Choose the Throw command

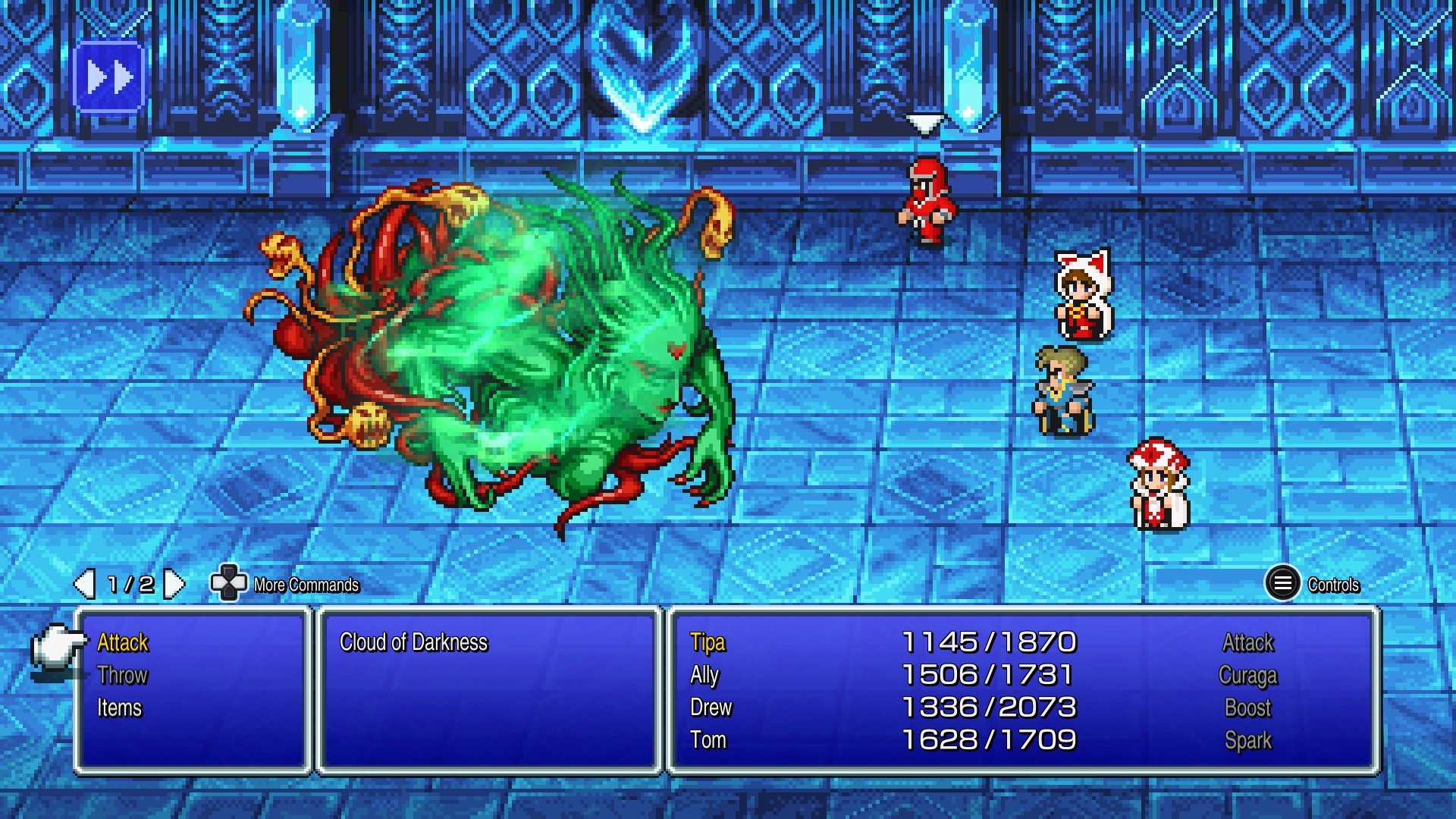(123, 676)
